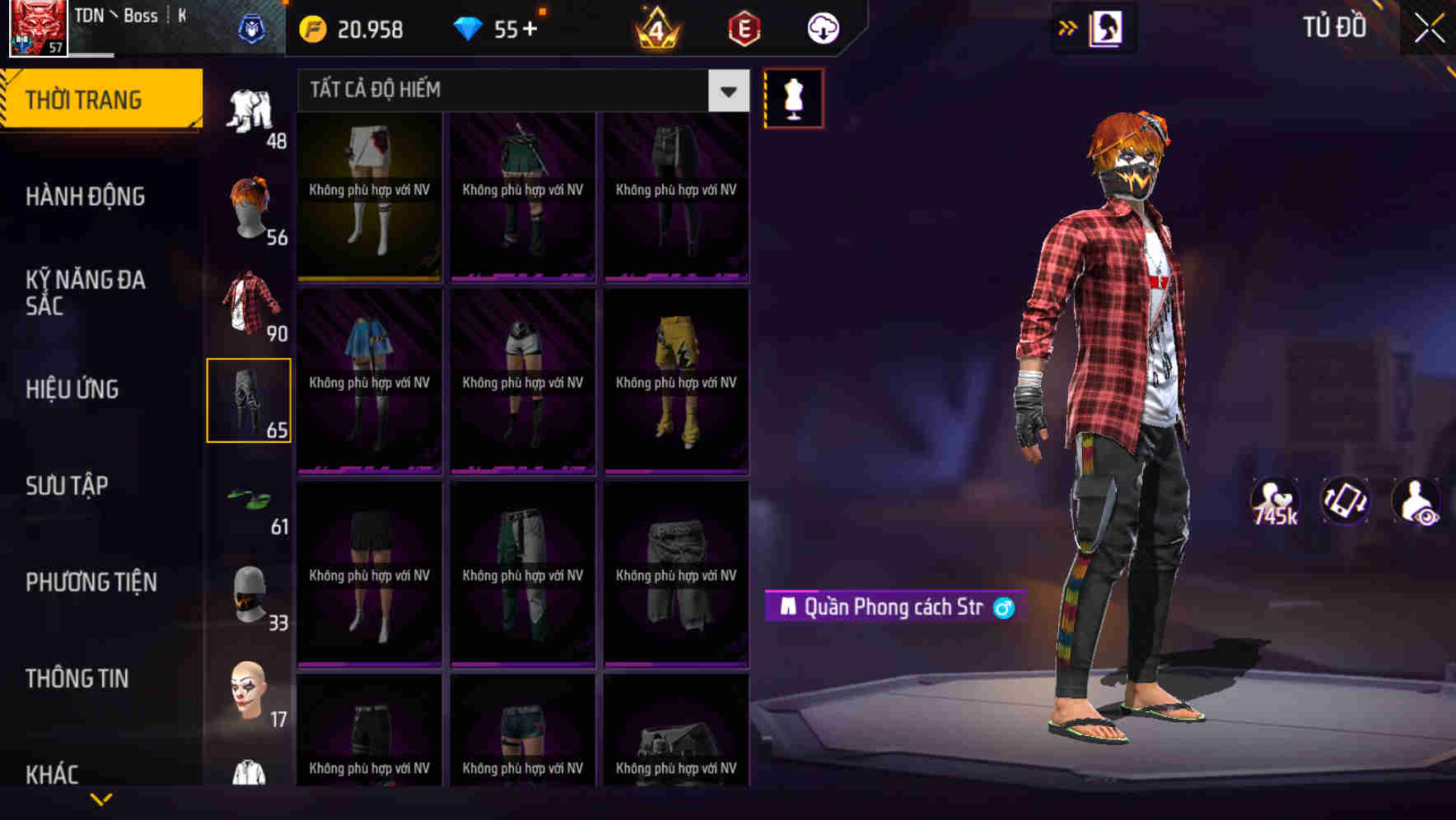Open the character preview eye icon
1456x820 pixels.
[x=1415, y=502]
